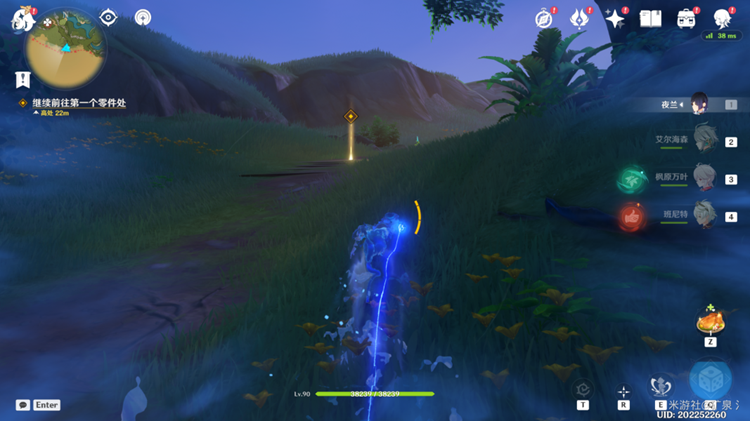Open the events compass icon
750x421 pixels.
pos(544,18)
